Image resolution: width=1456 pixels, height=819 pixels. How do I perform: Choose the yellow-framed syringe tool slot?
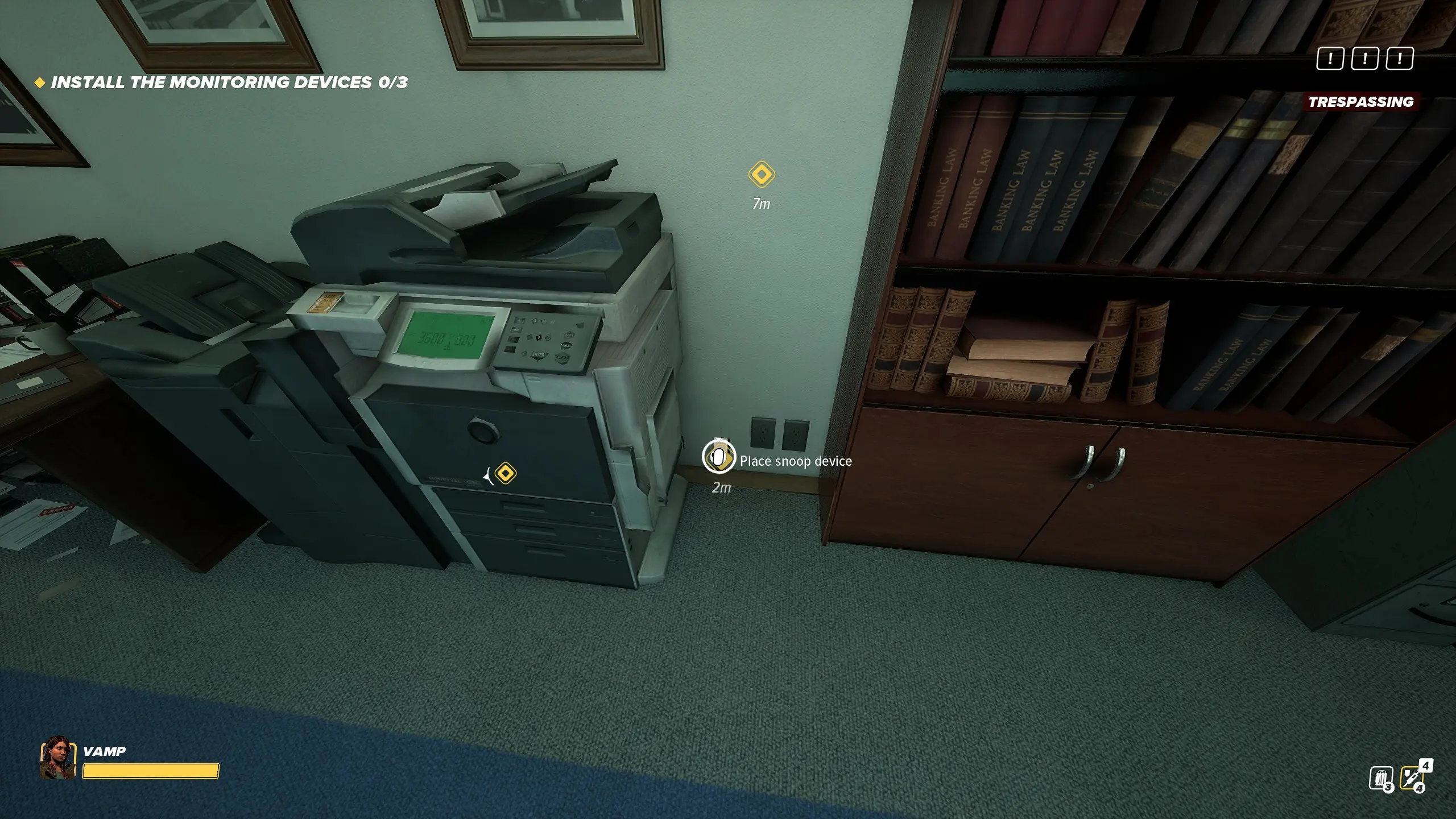1412,777
